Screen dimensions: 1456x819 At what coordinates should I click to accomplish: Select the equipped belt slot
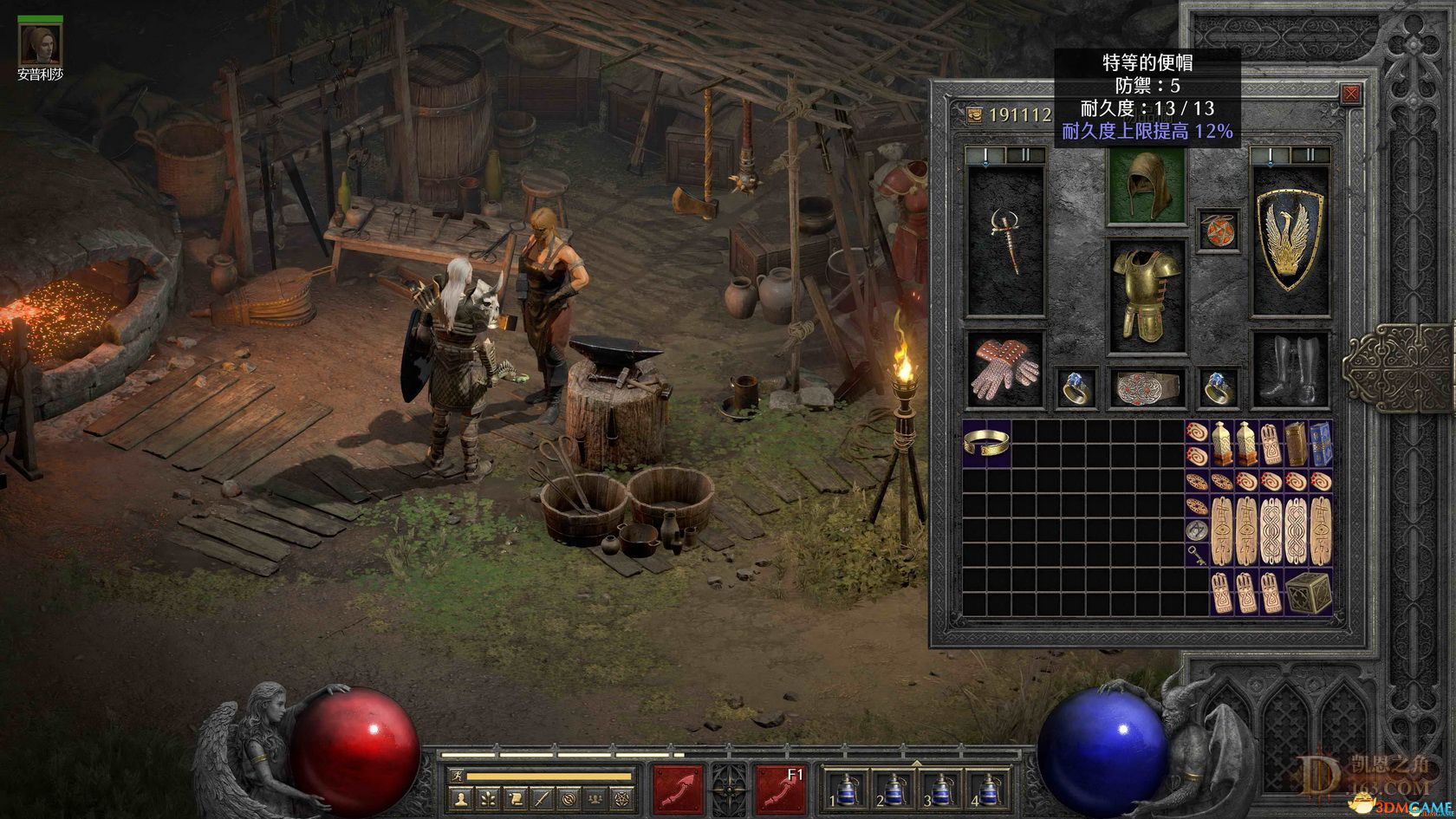(1147, 388)
